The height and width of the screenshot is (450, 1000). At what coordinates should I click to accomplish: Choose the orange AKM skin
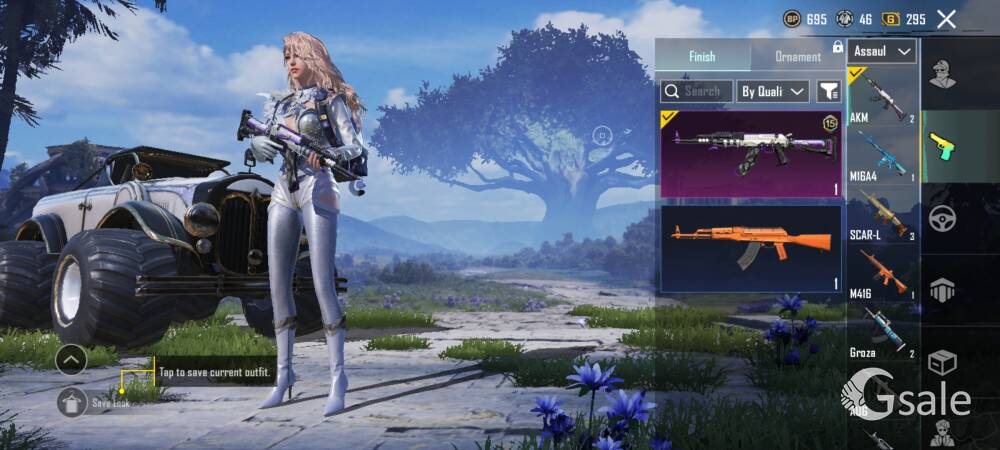coord(750,248)
